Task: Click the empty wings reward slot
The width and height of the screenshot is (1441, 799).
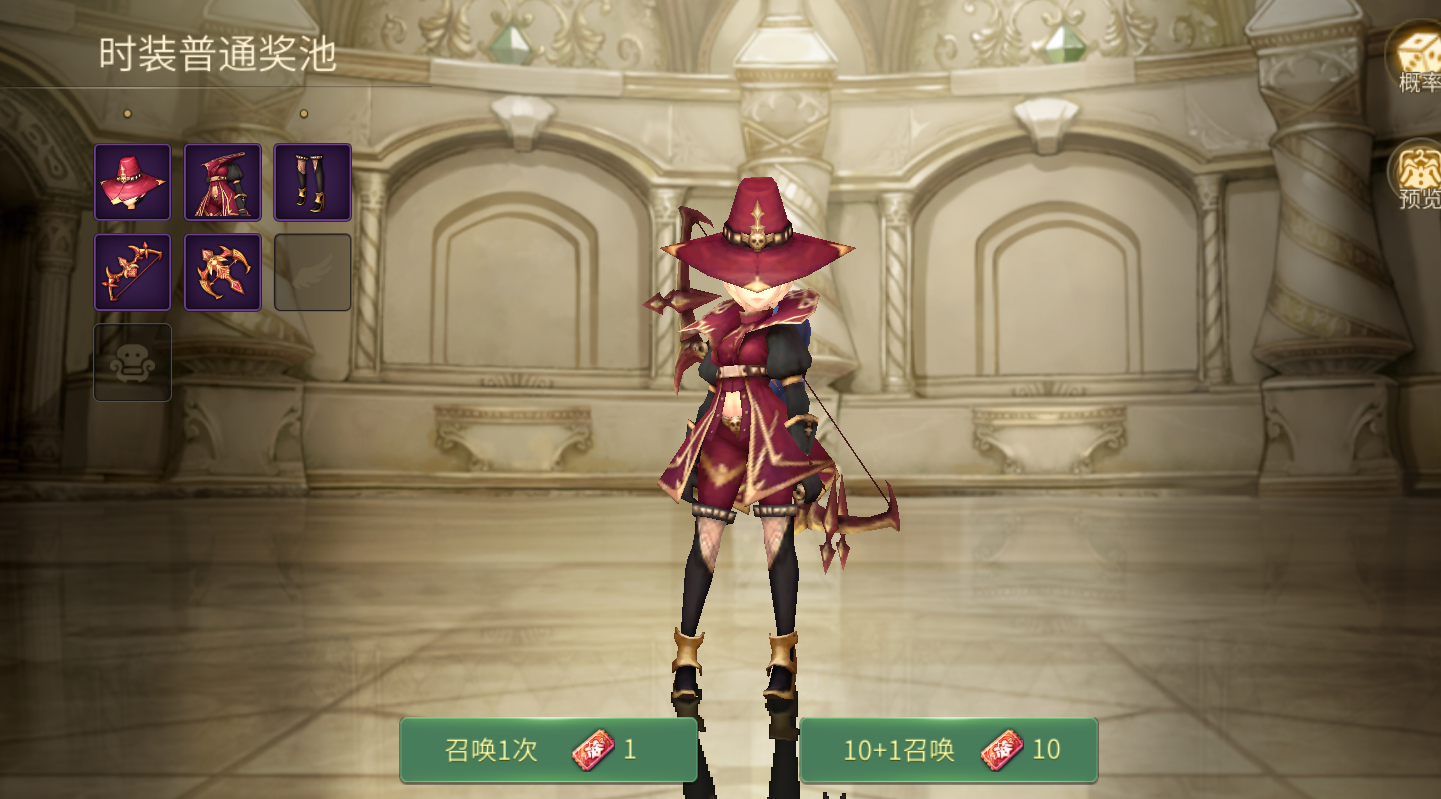Action: [312, 272]
